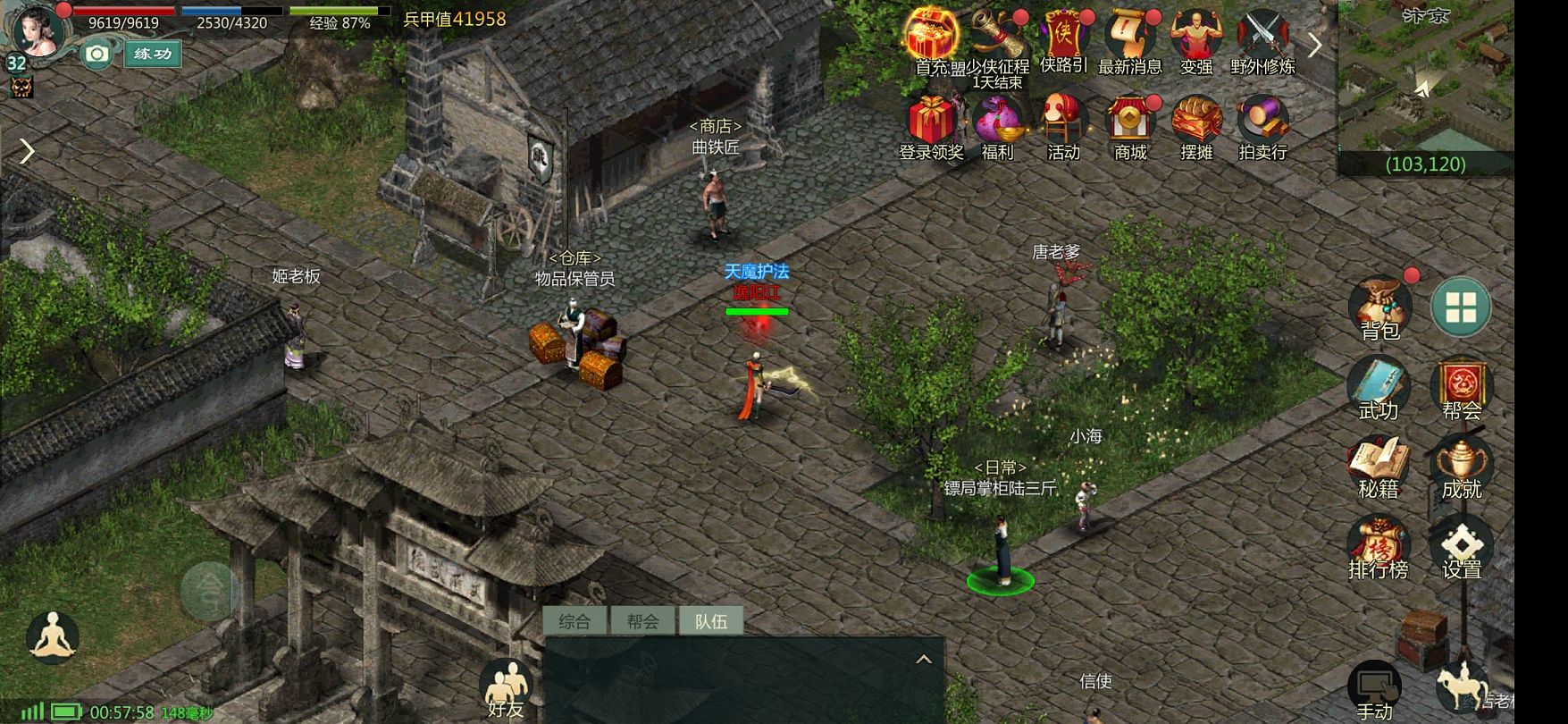This screenshot has height=724, width=1568.
Task: View the 成就 achievements trophy
Action: click(1462, 466)
